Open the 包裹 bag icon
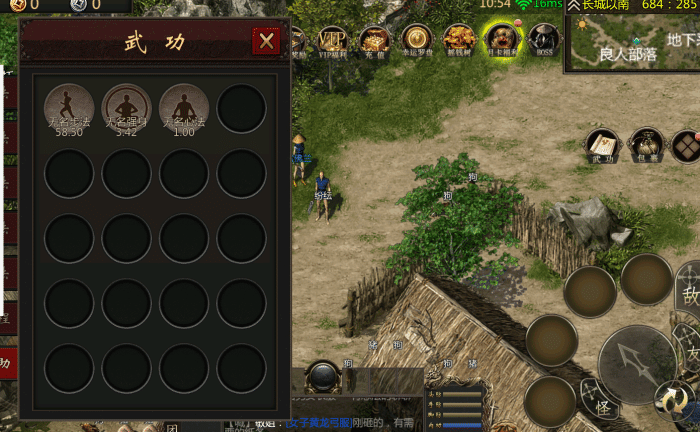 [646, 145]
